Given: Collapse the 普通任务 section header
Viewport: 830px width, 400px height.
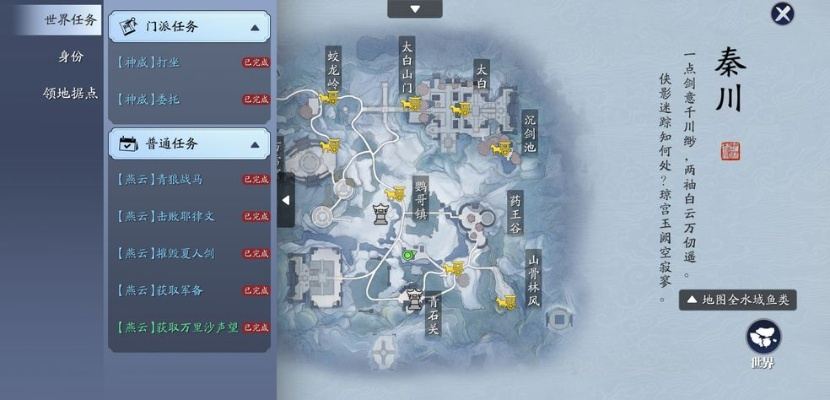Looking at the screenshot, I should pyautogui.click(x=189, y=143).
